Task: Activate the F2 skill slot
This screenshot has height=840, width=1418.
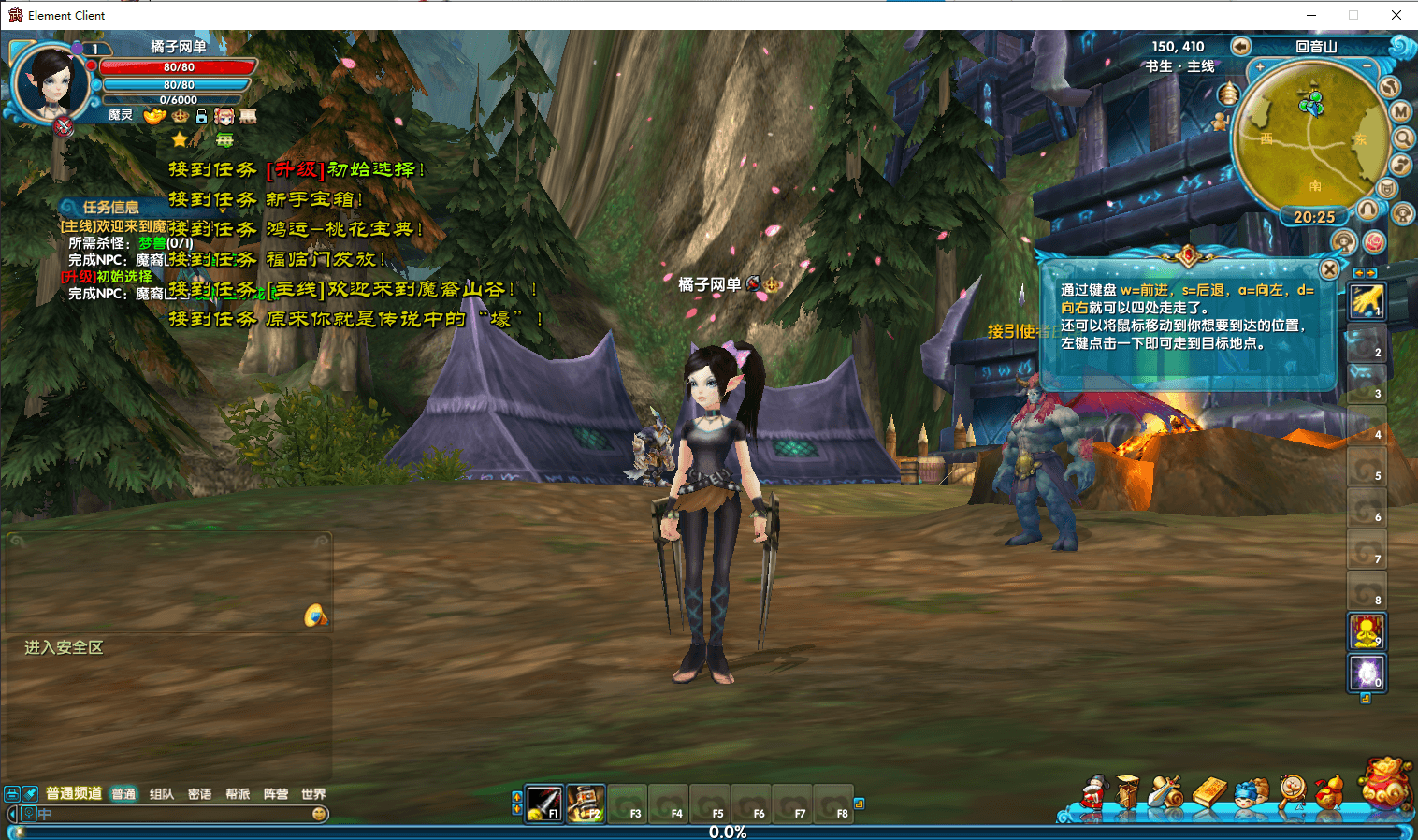Action: [586, 803]
